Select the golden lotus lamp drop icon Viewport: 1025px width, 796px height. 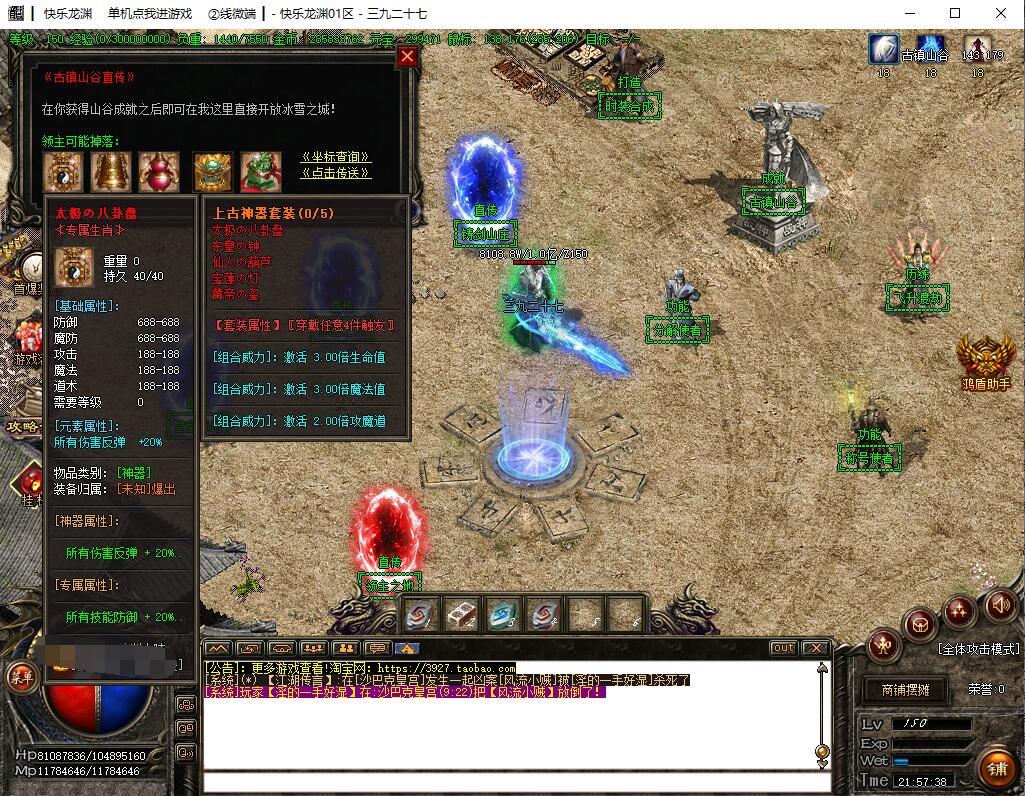coord(213,172)
